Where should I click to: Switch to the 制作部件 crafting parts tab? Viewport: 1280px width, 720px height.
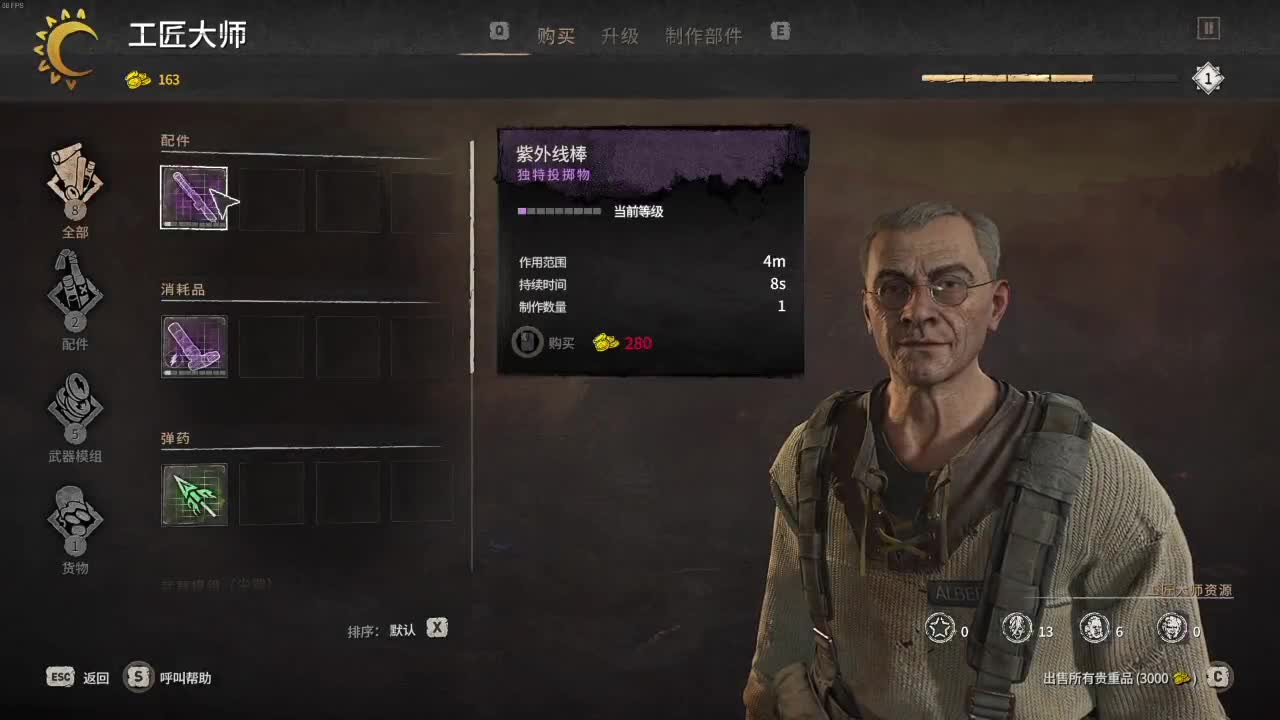pyautogui.click(x=701, y=35)
